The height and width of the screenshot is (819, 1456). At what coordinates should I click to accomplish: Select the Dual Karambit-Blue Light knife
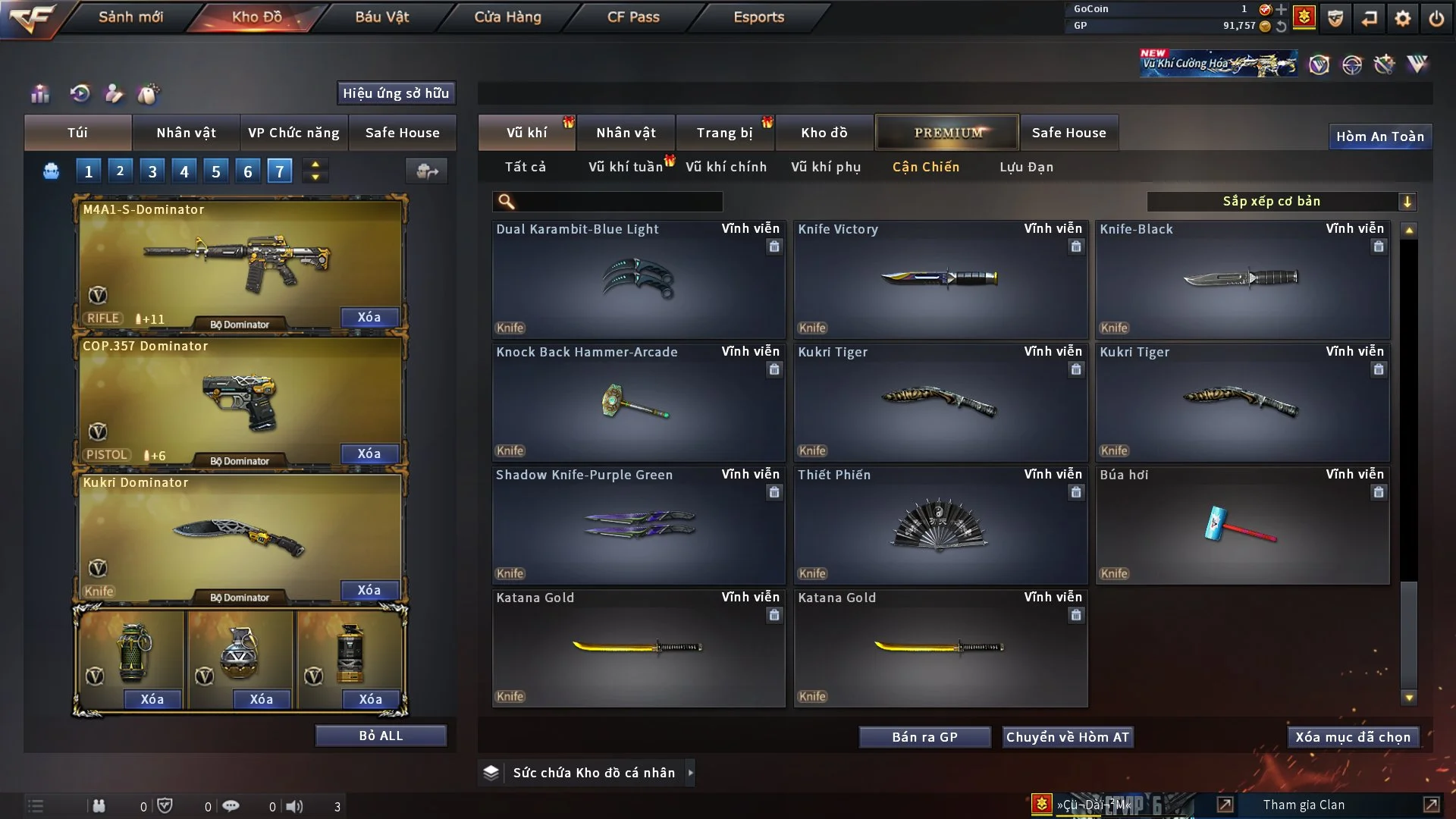[x=638, y=280]
